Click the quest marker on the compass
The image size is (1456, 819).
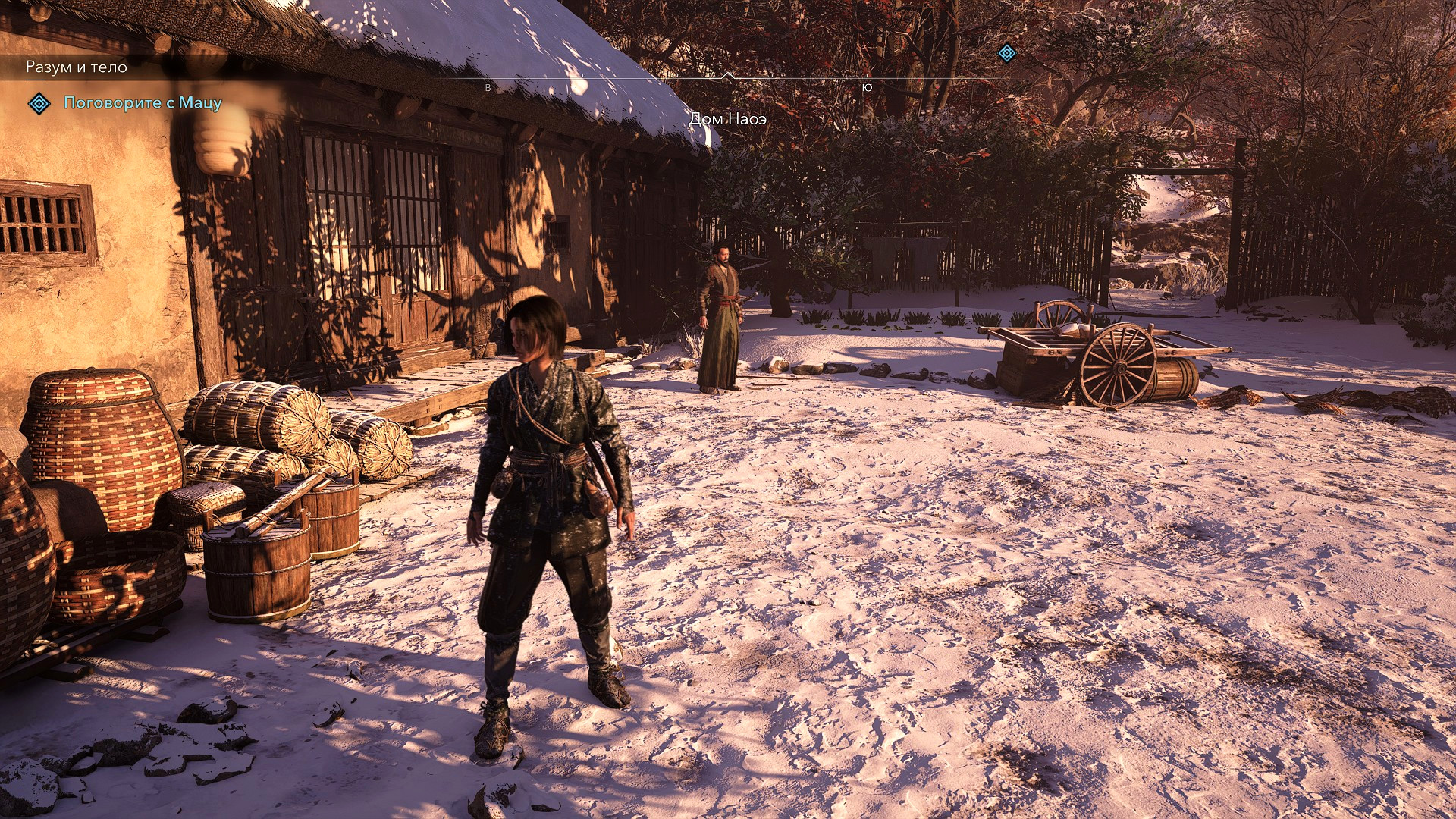[1006, 53]
